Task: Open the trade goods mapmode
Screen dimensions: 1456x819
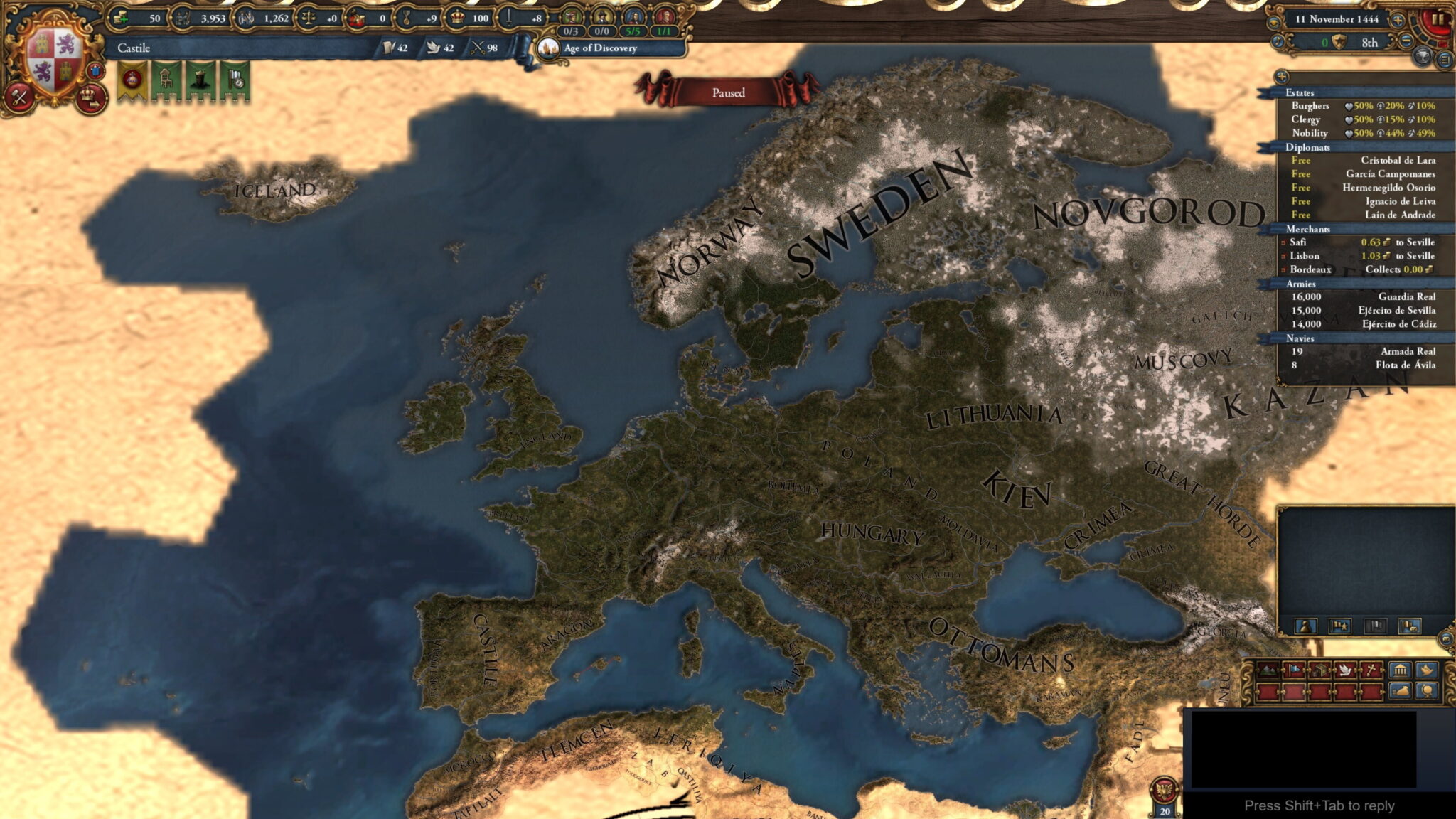Action: point(1319,670)
